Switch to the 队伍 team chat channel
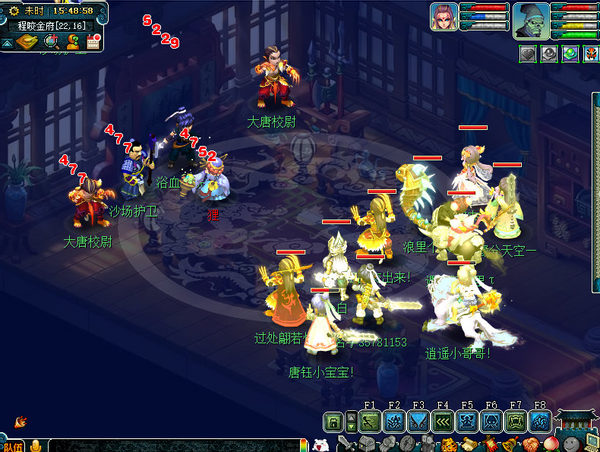Viewport: 600px width, 452px height. pyautogui.click(x=11, y=445)
